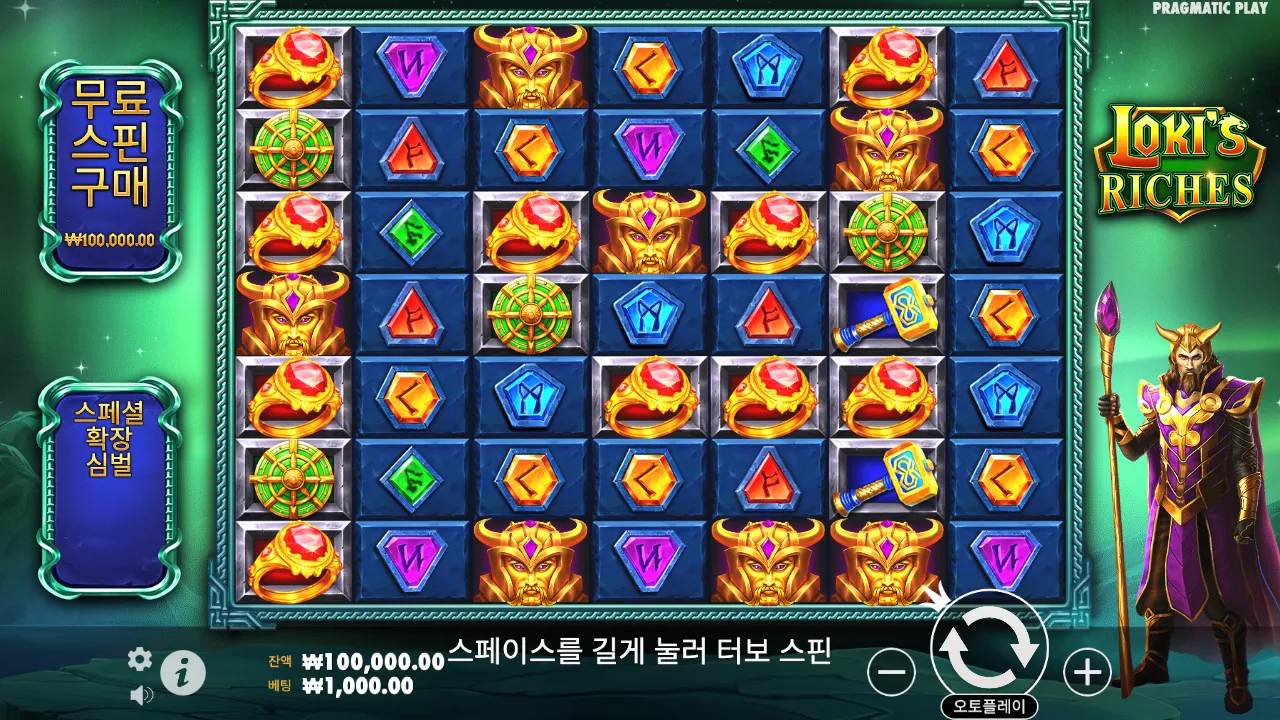Click a blue pentagon M rune symbol

(765, 65)
